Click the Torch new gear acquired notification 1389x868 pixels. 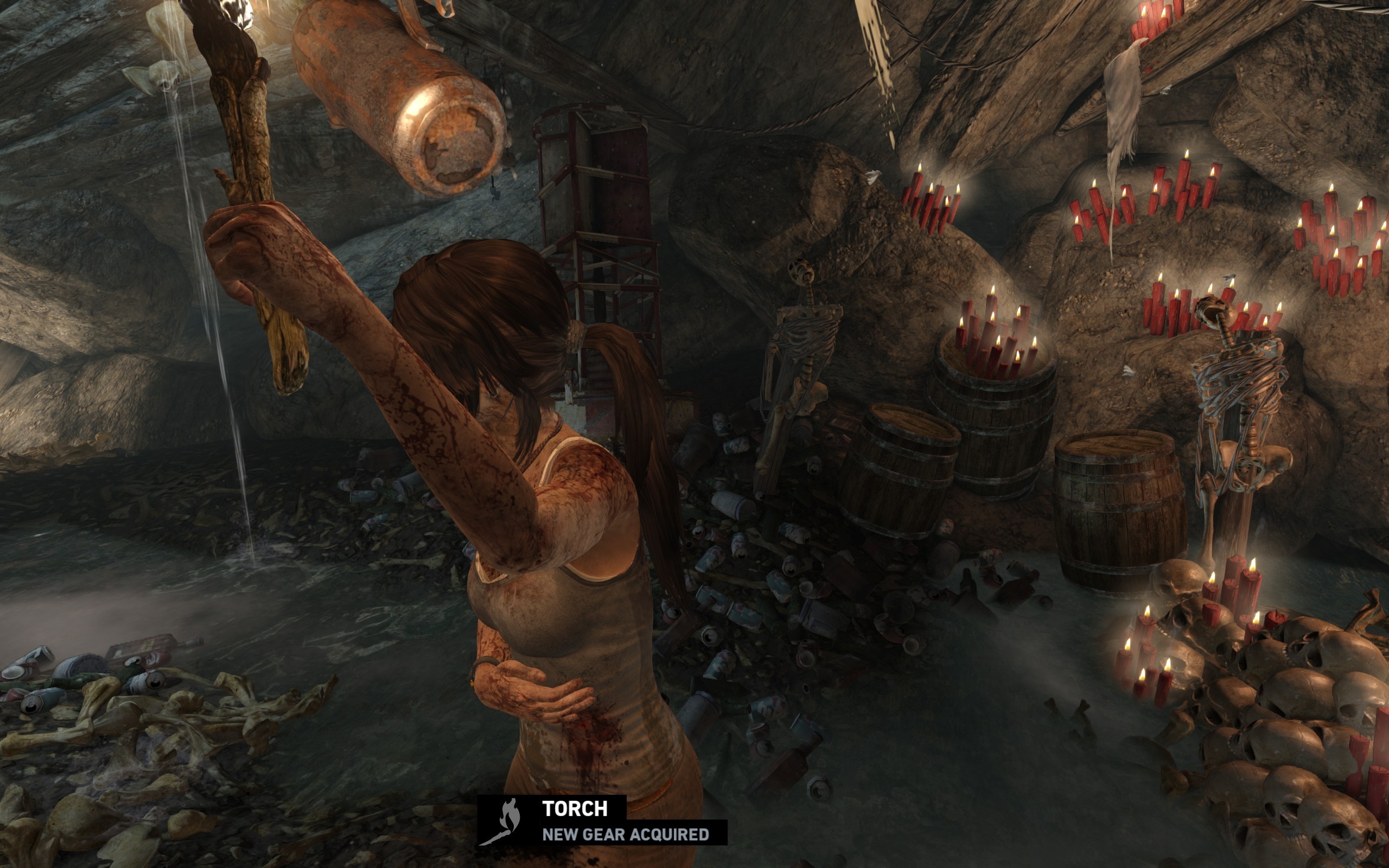[602, 820]
